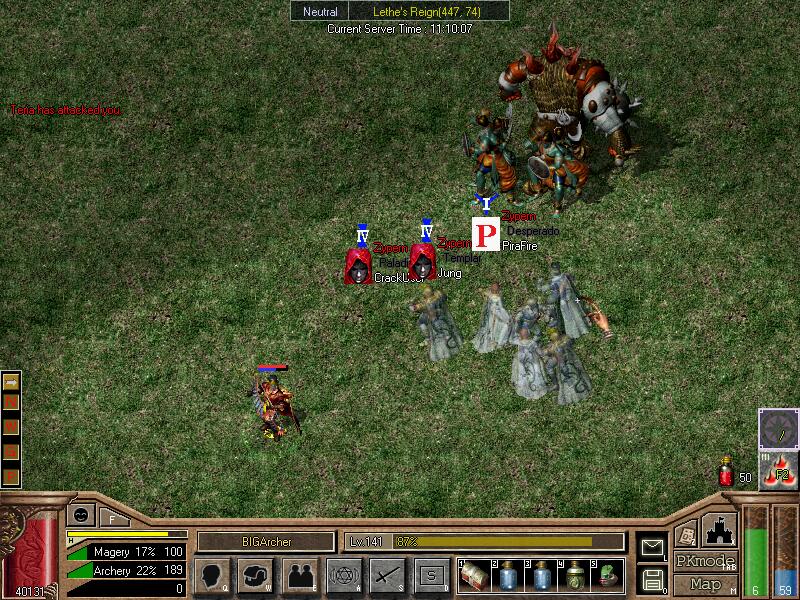Open the mail envelope icon

(652, 547)
